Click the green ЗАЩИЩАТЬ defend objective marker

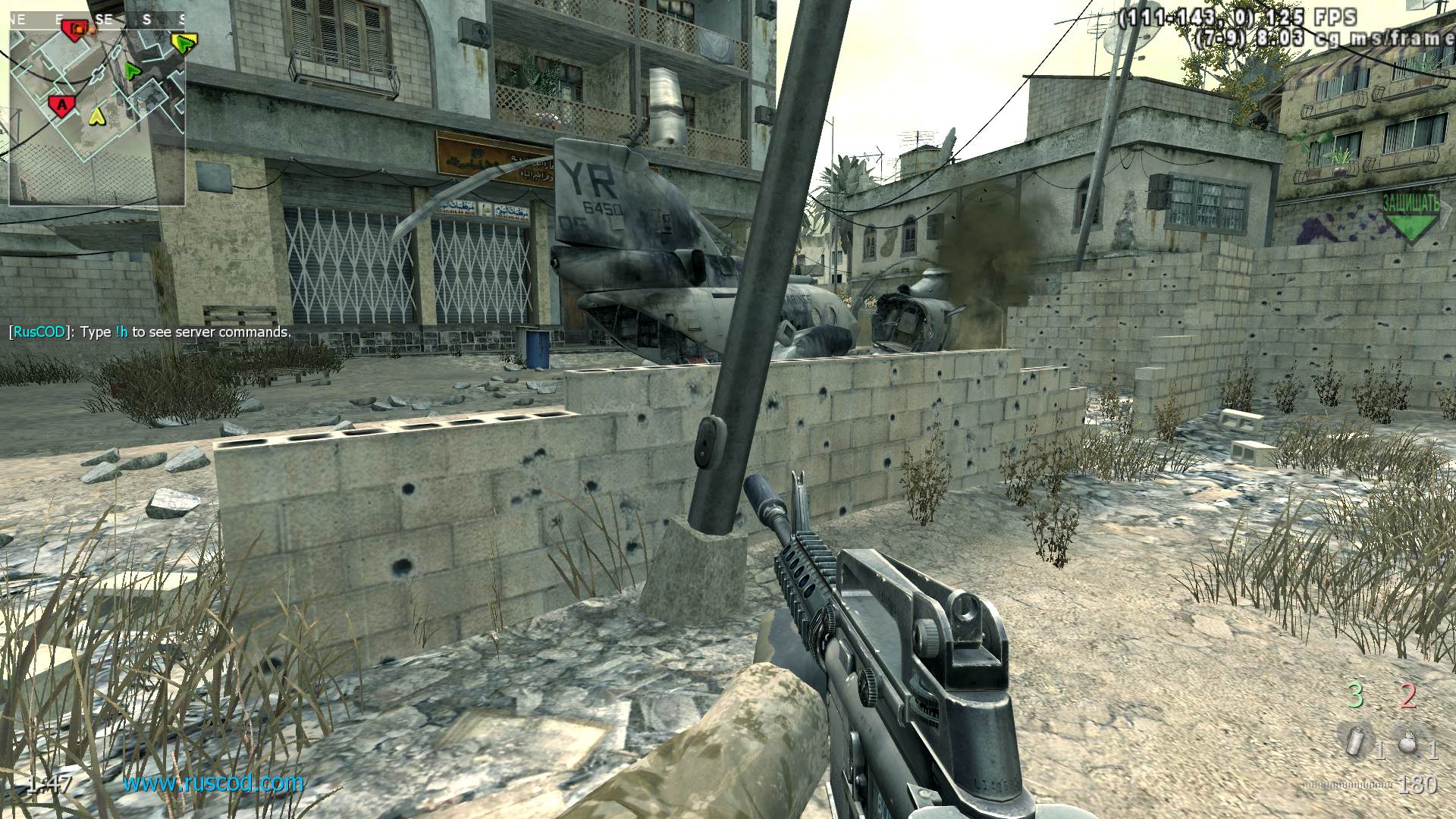(1410, 217)
